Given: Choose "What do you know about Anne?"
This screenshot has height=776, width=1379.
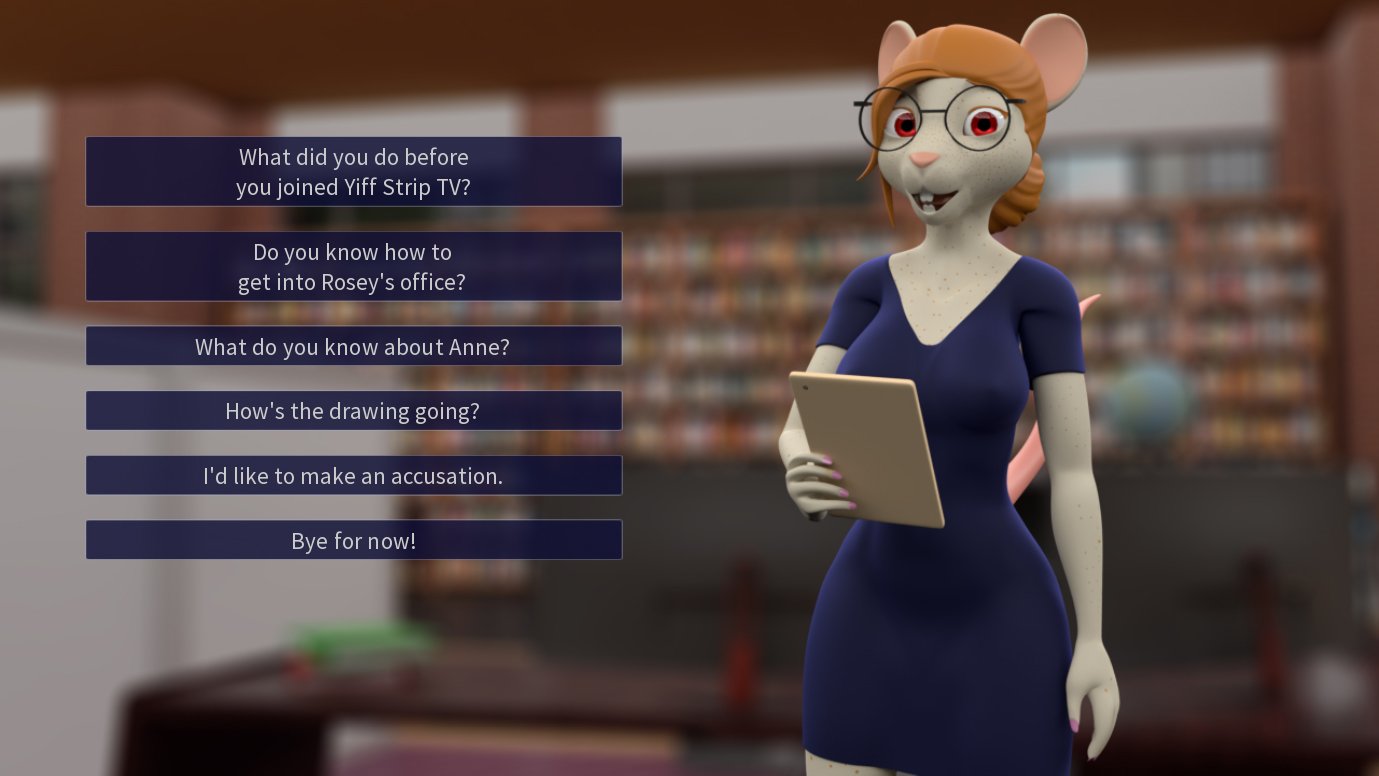Looking at the screenshot, I should click(353, 346).
